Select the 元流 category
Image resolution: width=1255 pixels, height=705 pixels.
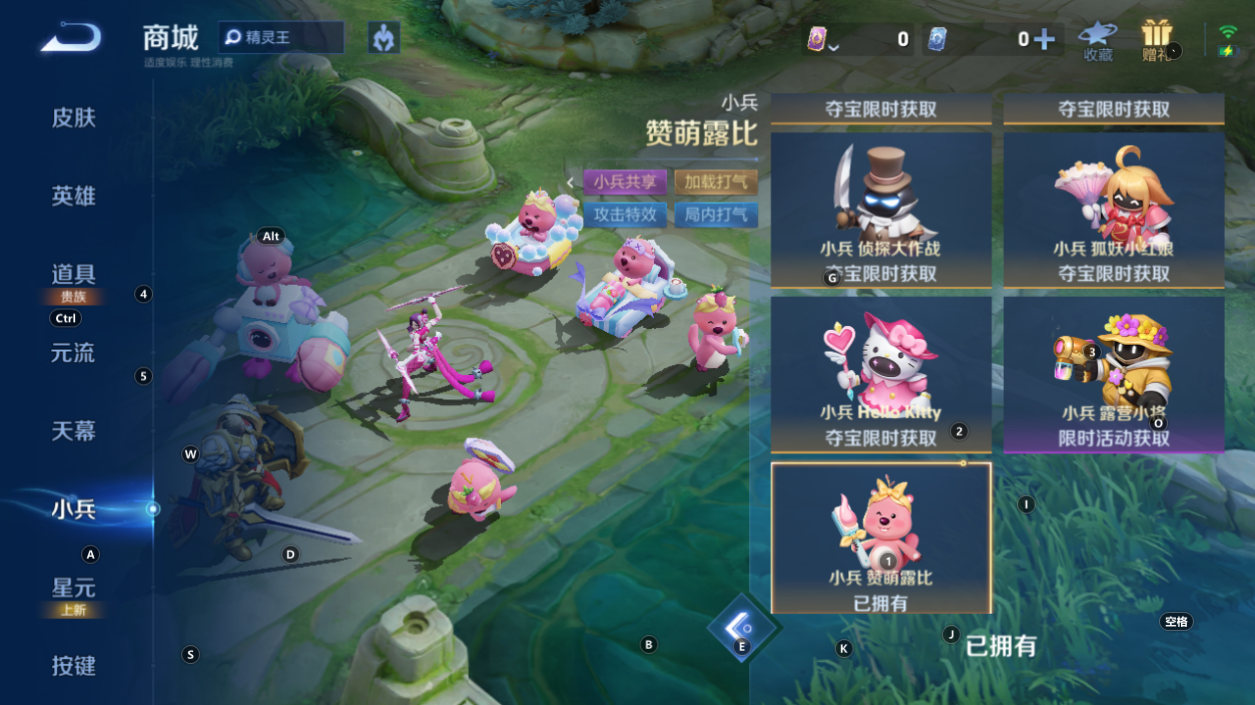74,353
